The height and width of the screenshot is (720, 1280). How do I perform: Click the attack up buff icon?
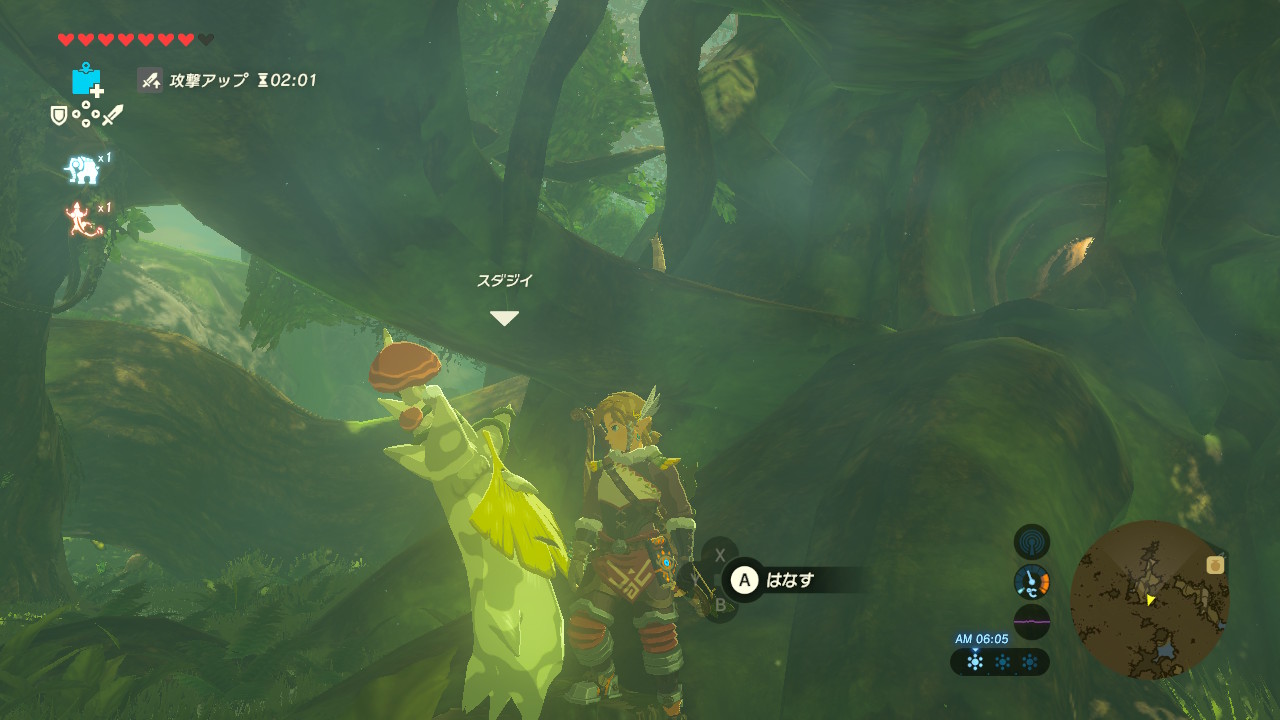click(151, 80)
